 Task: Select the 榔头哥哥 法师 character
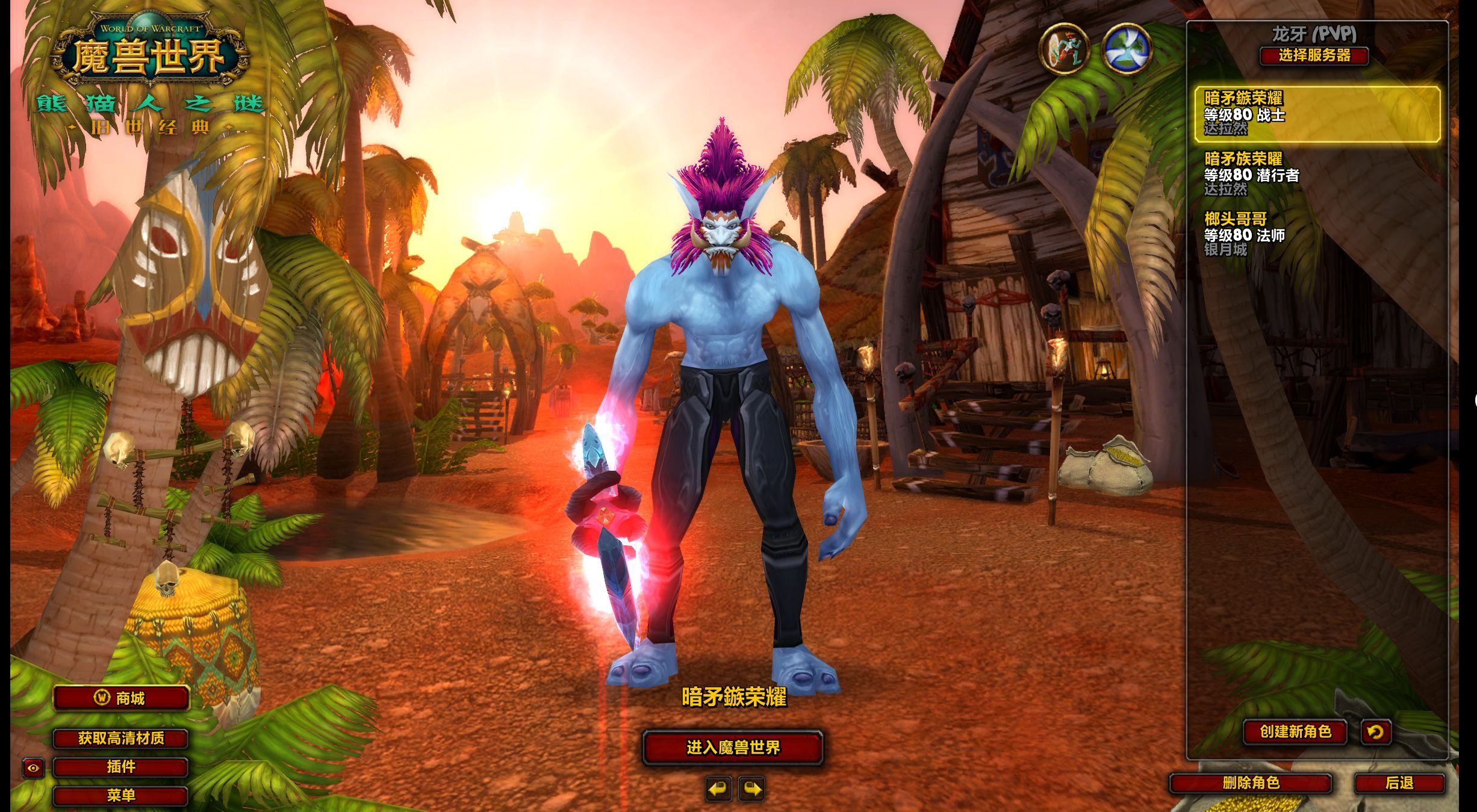coord(1317,234)
